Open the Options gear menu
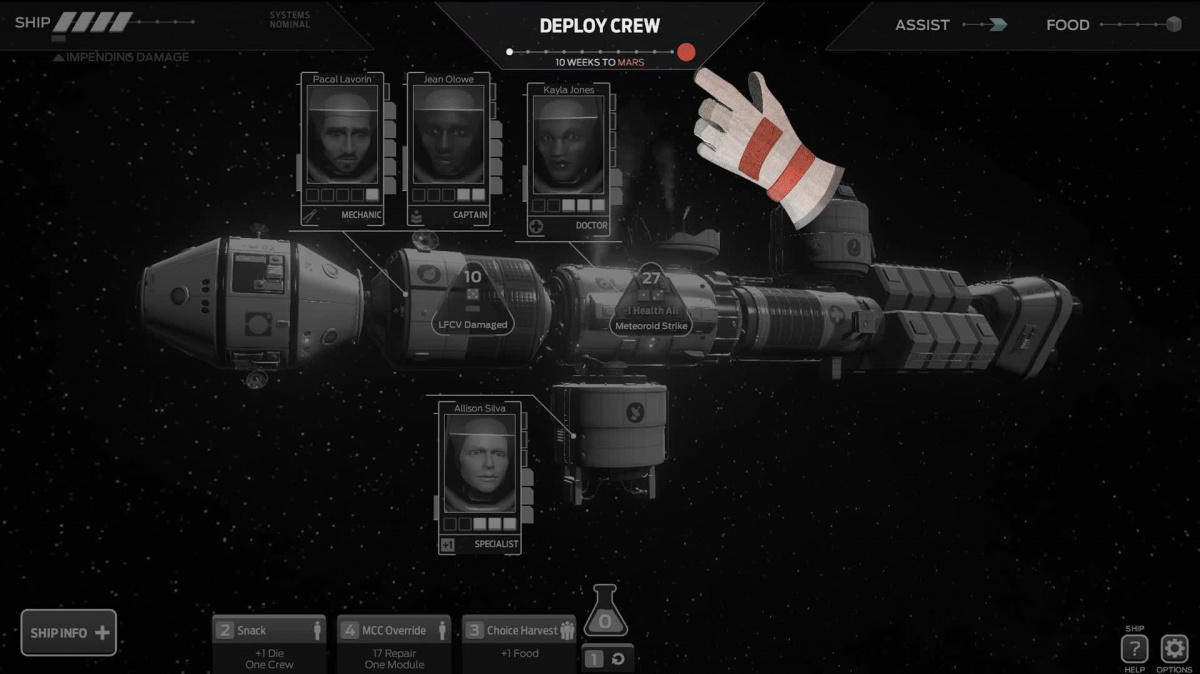The height and width of the screenshot is (674, 1200). [x=1174, y=648]
